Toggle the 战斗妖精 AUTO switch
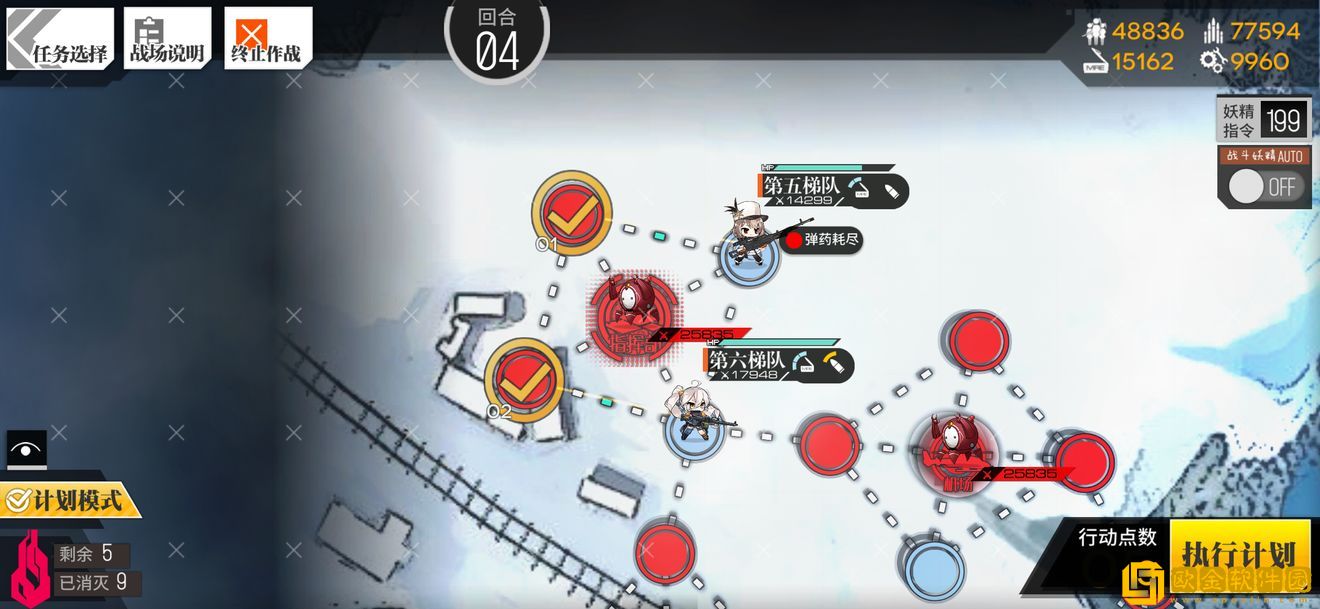 click(x=1265, y=187)
